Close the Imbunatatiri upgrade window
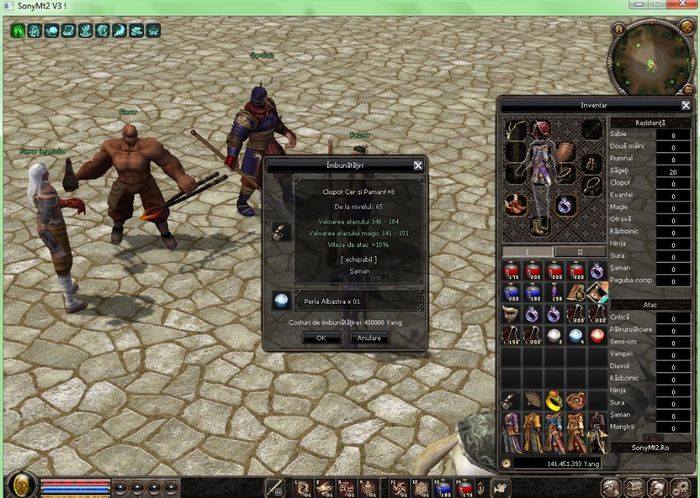Screen dimensions: 700x498 pyautogui.click(x=417, y=165)
